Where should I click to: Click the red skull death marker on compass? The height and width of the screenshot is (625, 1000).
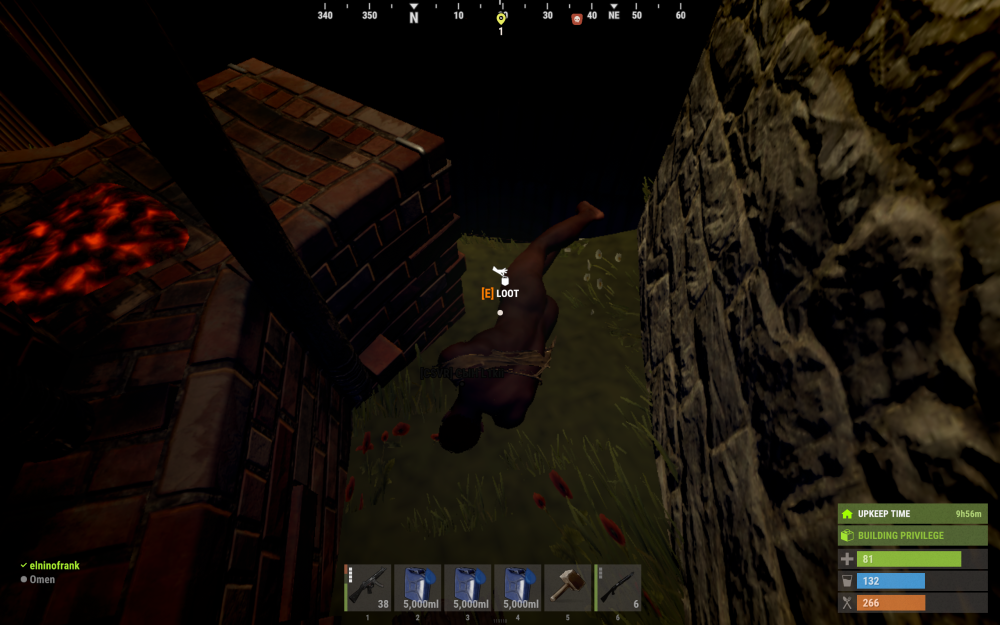coord(577,19)
